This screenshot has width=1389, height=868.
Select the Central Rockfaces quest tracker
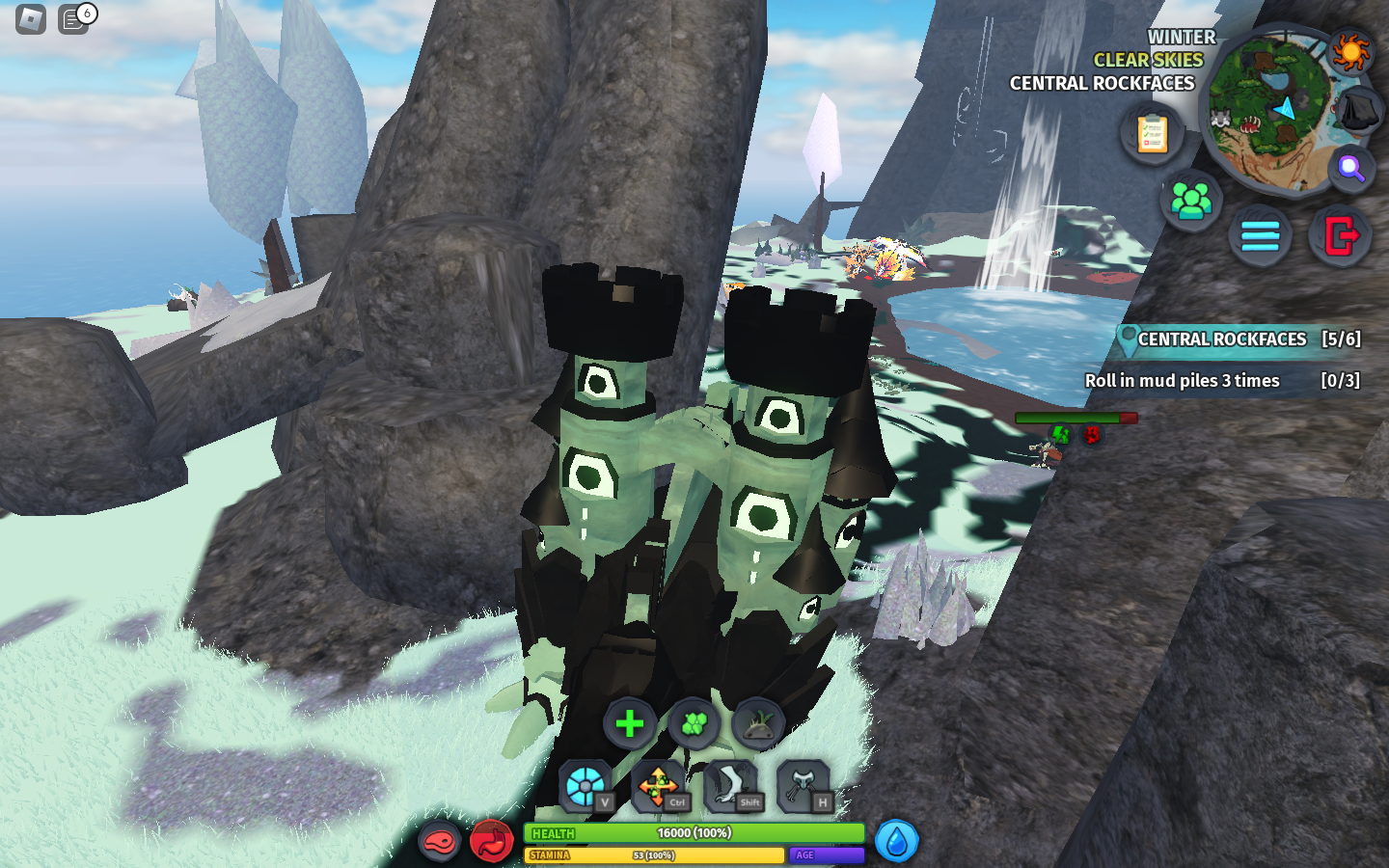(x=1239, y=339)
